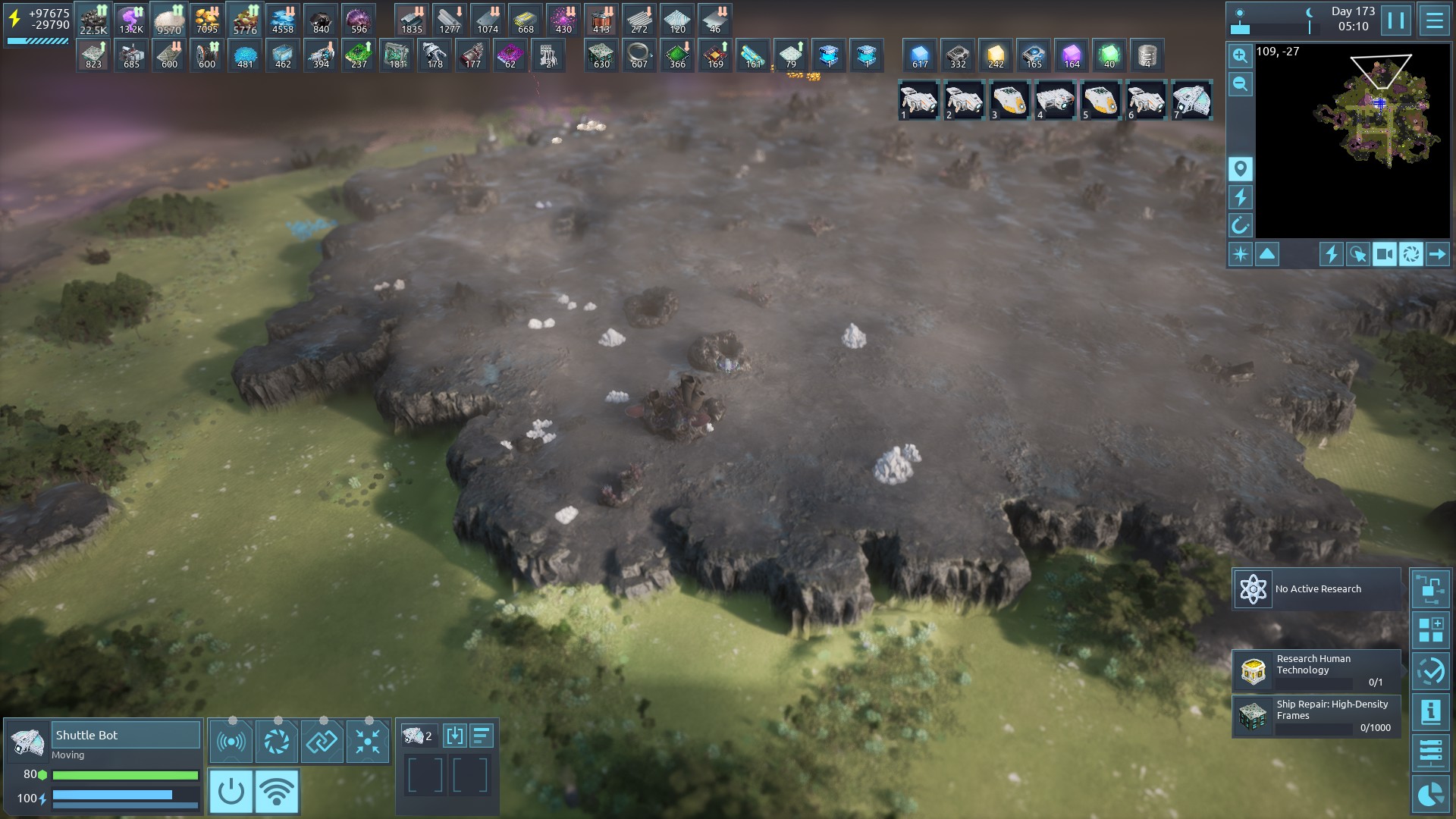Screen dimensions: 1456x819
Task: Click the right arrow below the minimap
Action: pyautogui.click(x=1437, y=254)
